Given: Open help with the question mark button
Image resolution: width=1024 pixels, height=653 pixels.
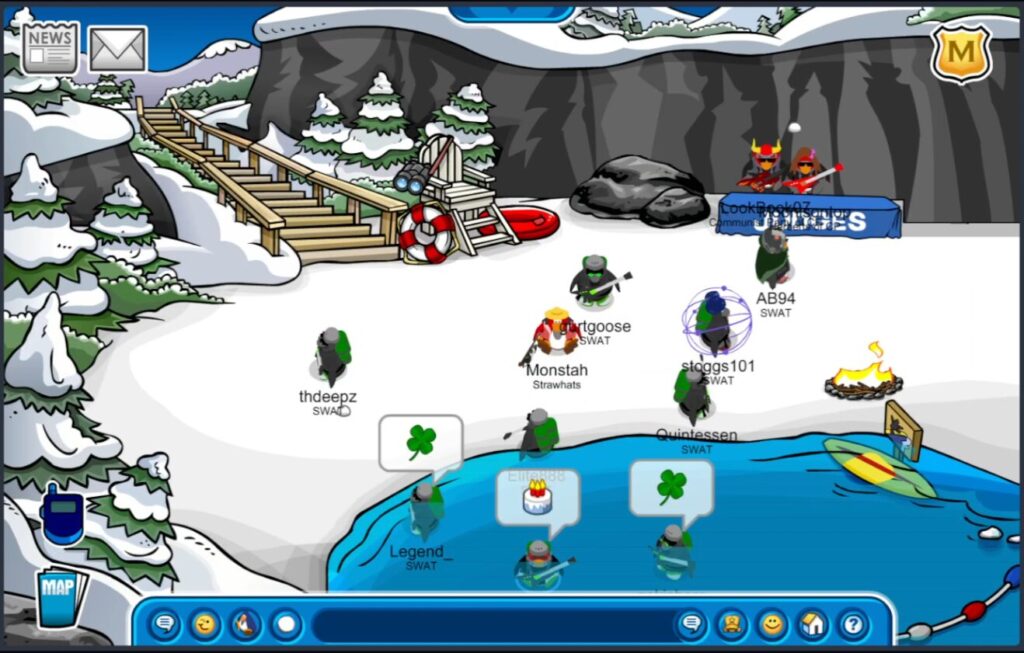Looking at the screenshot, I should click(852, 626).
